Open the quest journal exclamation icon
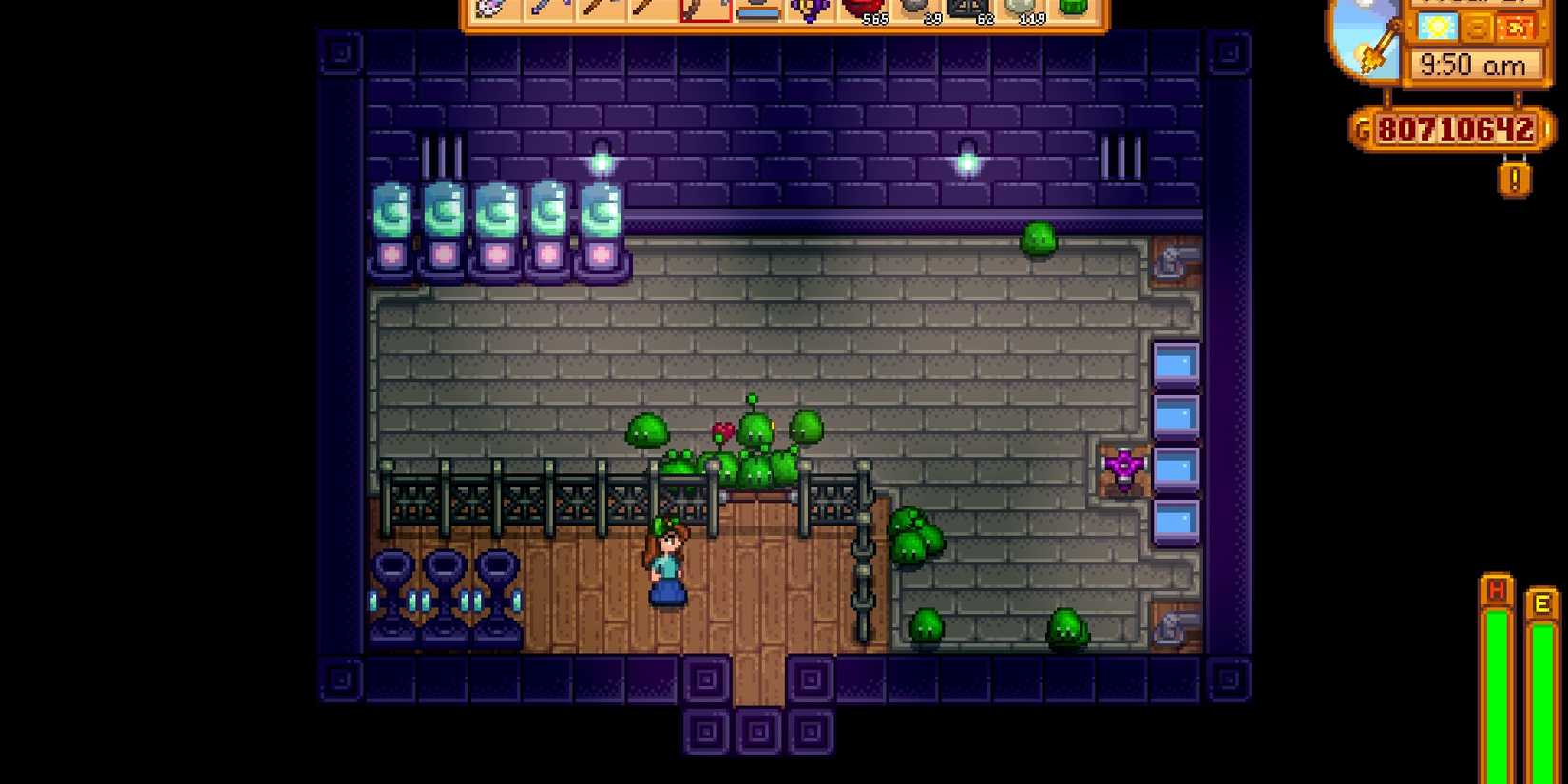Image resolution: width=1568 pixels, height=784 pixels. tap(1517, 176)
